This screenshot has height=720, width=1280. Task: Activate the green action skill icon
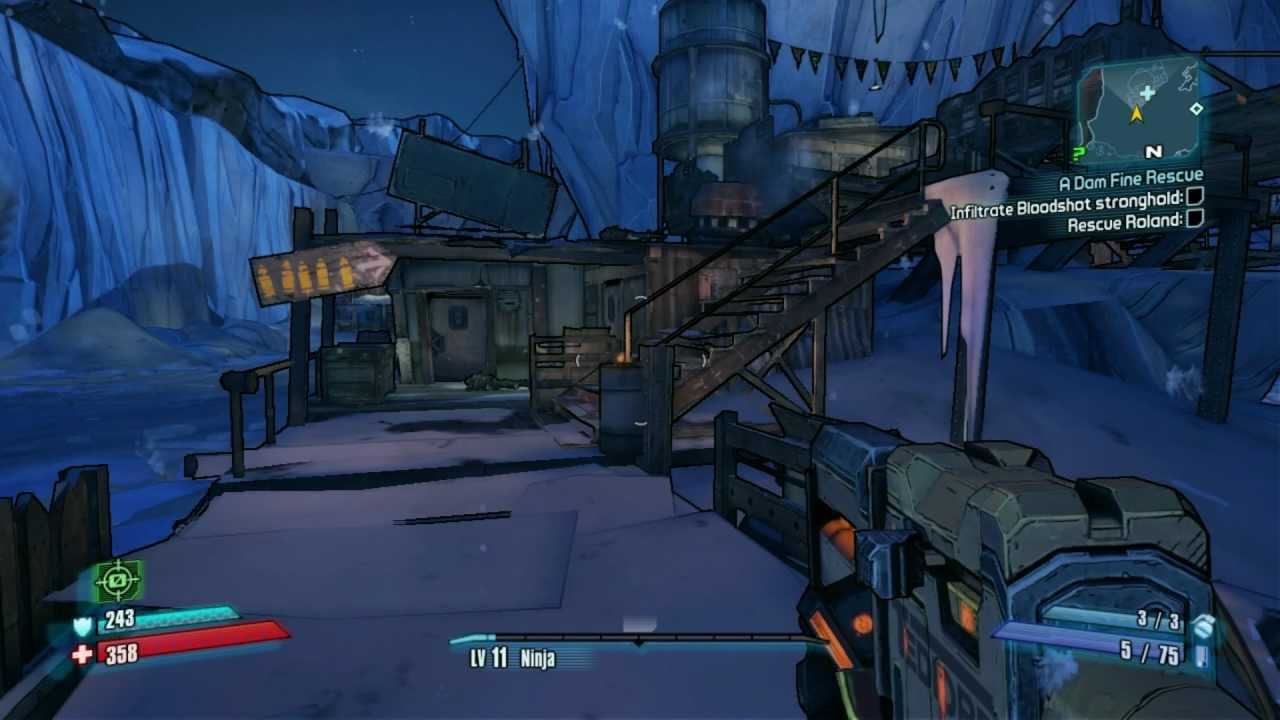coord(118,580)
